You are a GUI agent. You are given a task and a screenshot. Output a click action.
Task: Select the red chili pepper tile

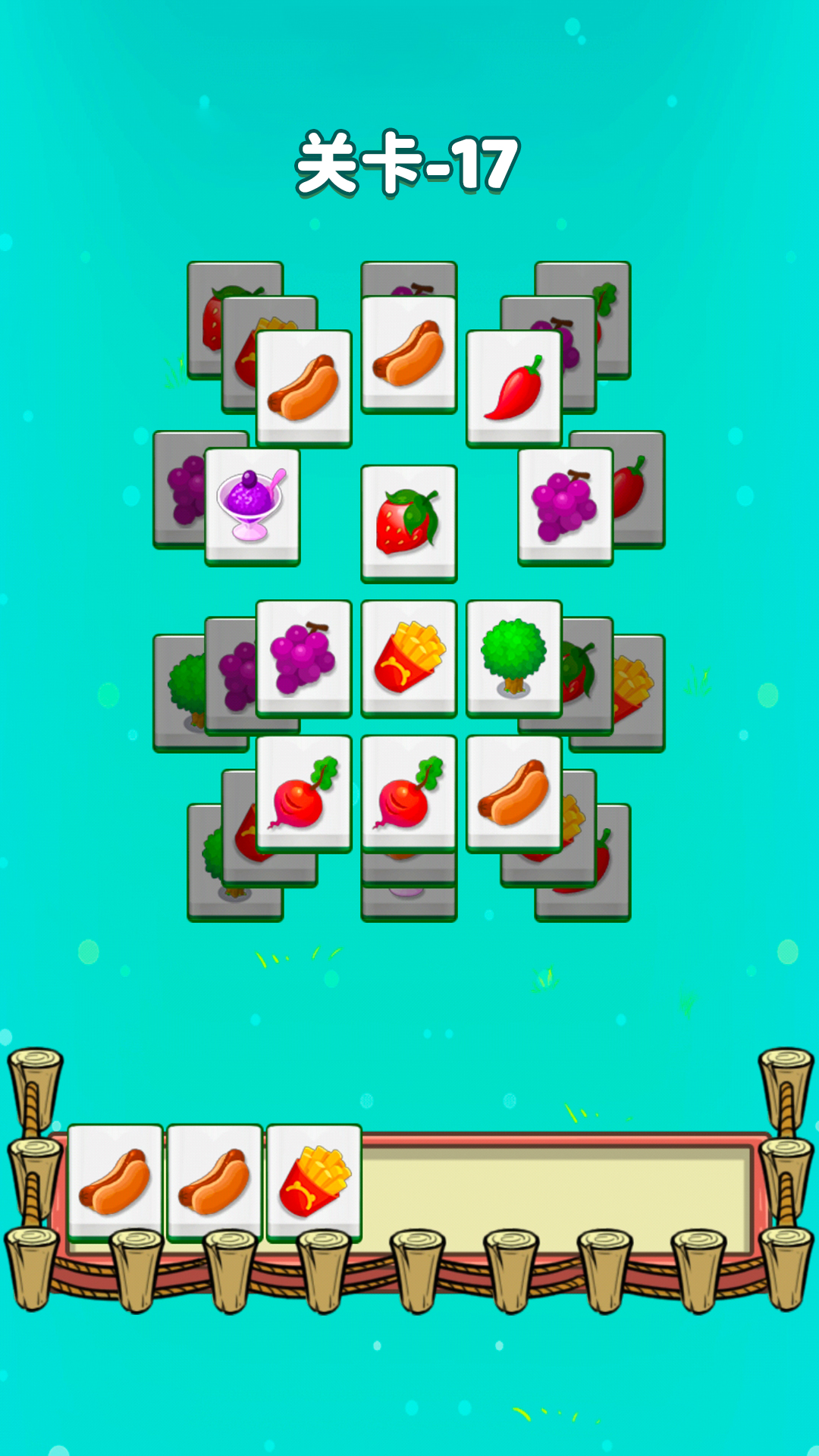click(x=514, y=388)
